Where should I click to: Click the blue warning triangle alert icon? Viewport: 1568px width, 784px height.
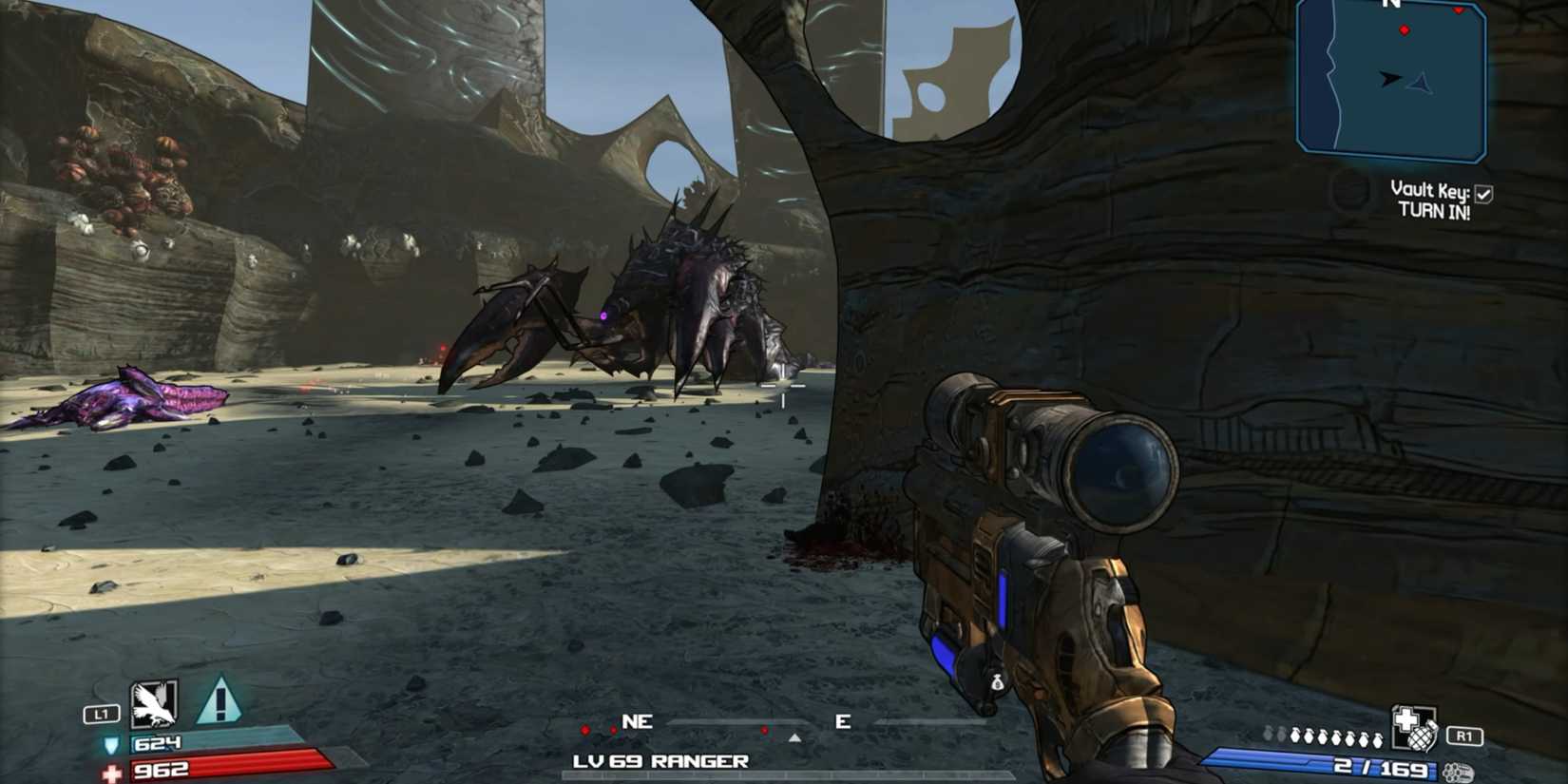(x=220, y=700)
